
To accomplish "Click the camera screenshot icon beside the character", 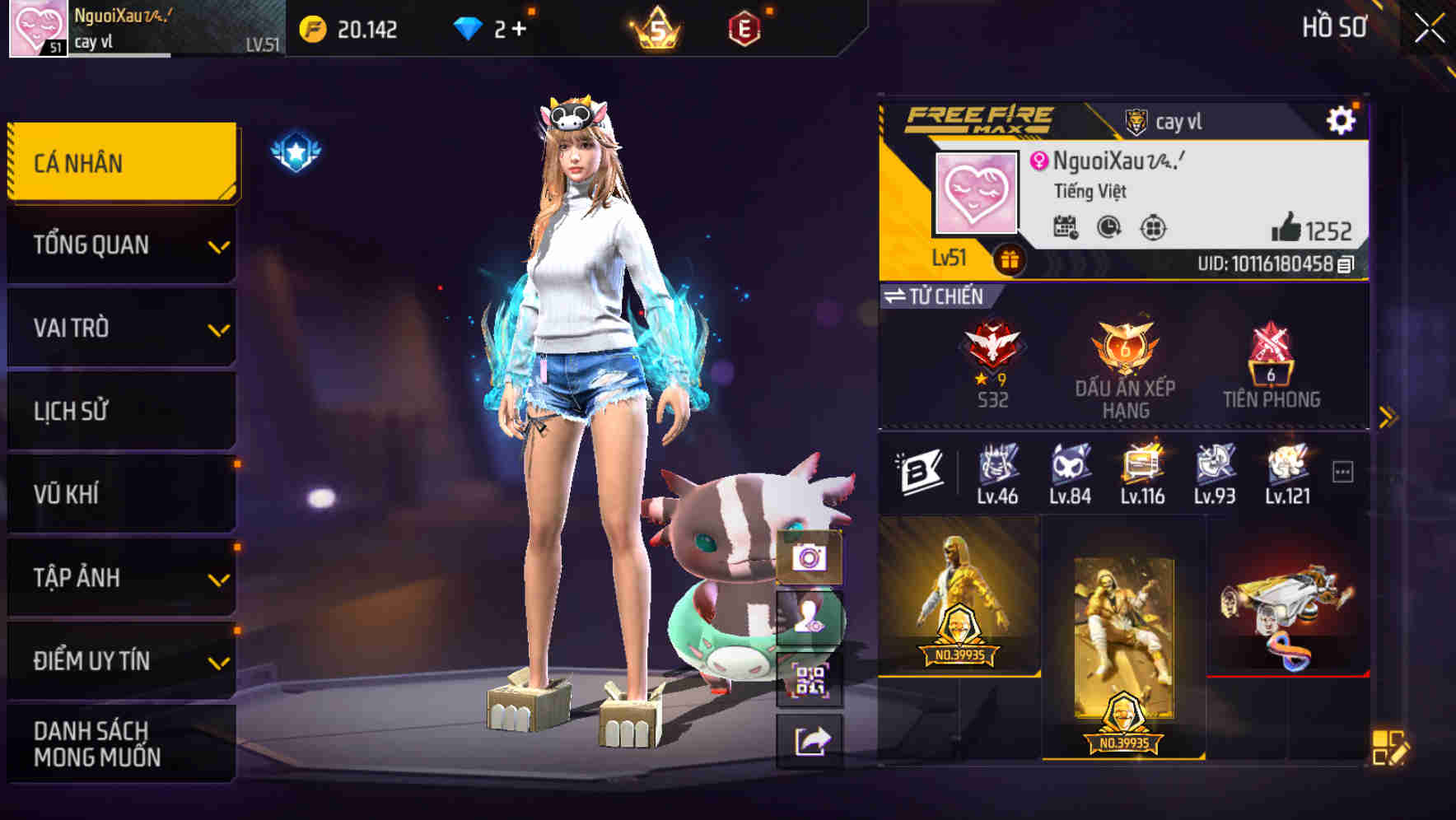I will (x=810, y=559).
